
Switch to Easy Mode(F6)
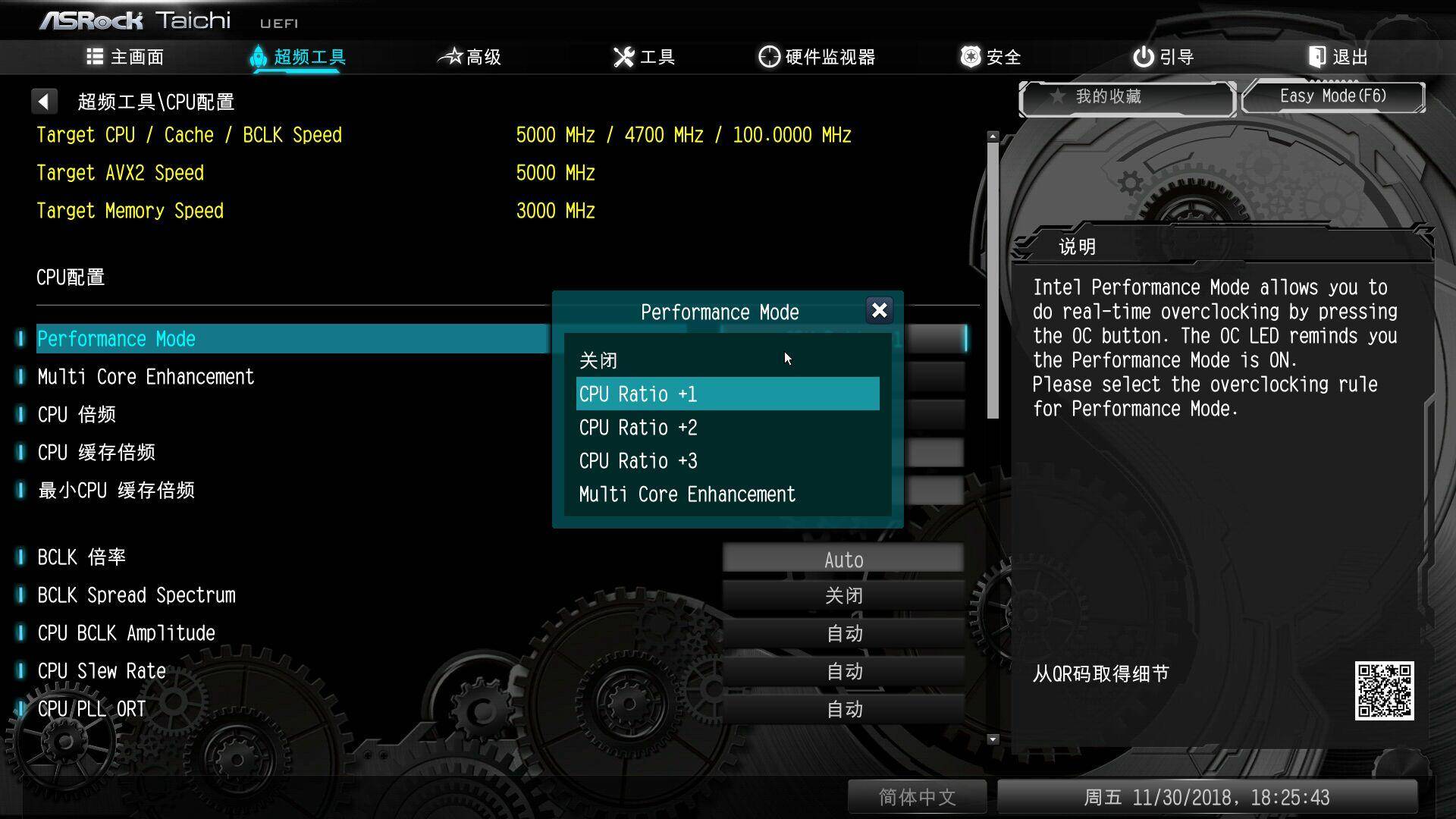click(x=1333, y=96)
